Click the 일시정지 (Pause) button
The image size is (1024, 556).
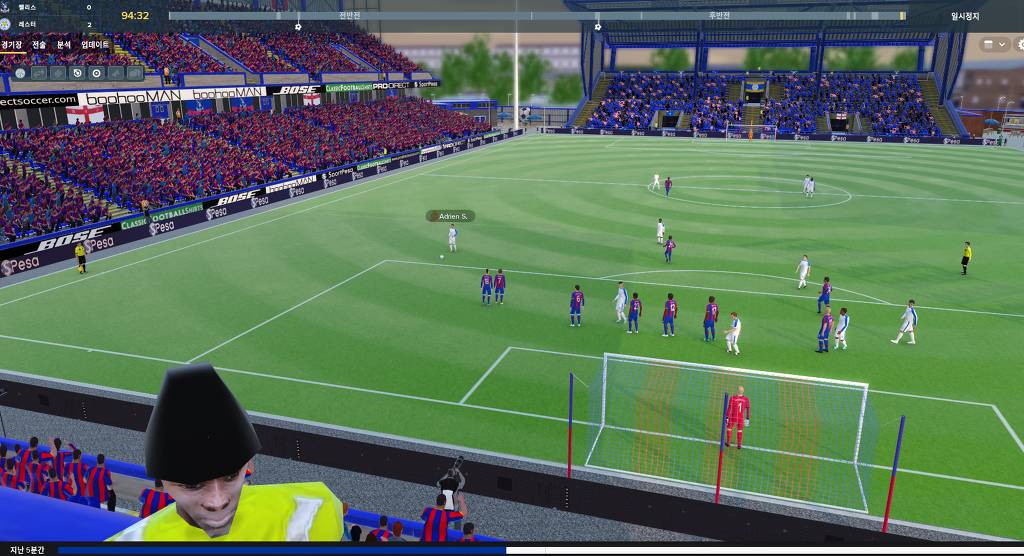(x=965, y=16)
